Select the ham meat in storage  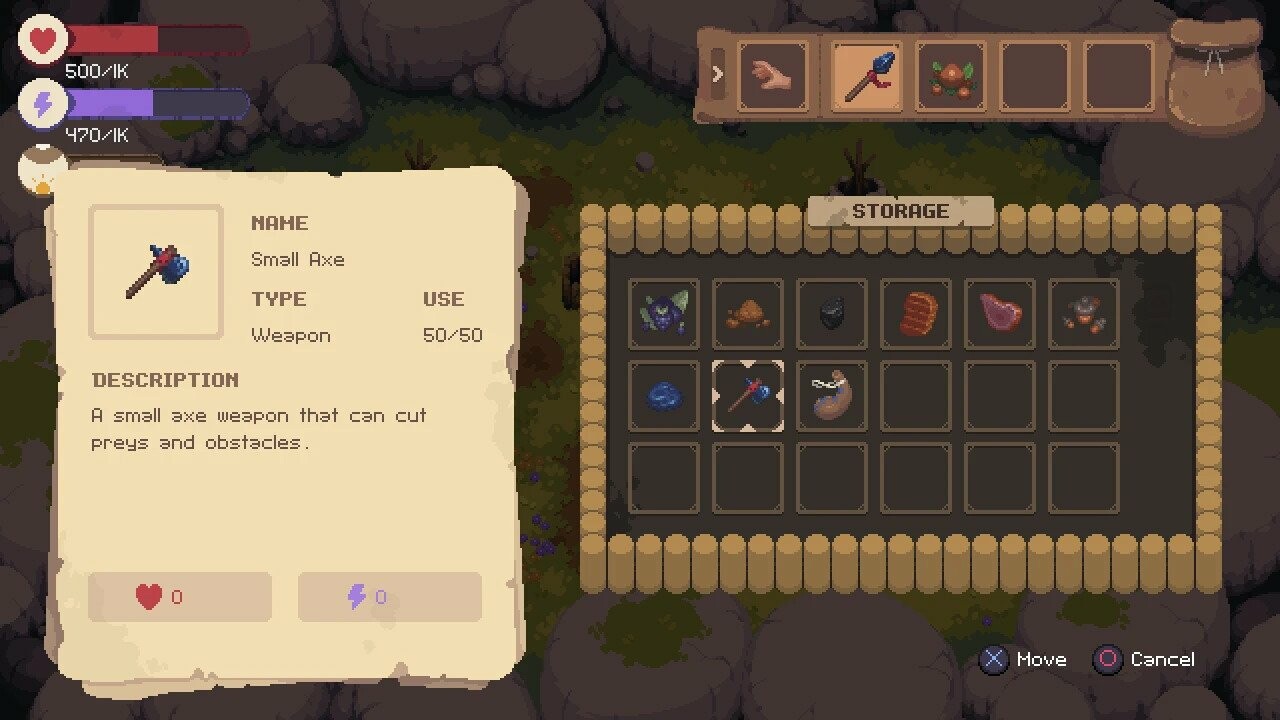999,313
